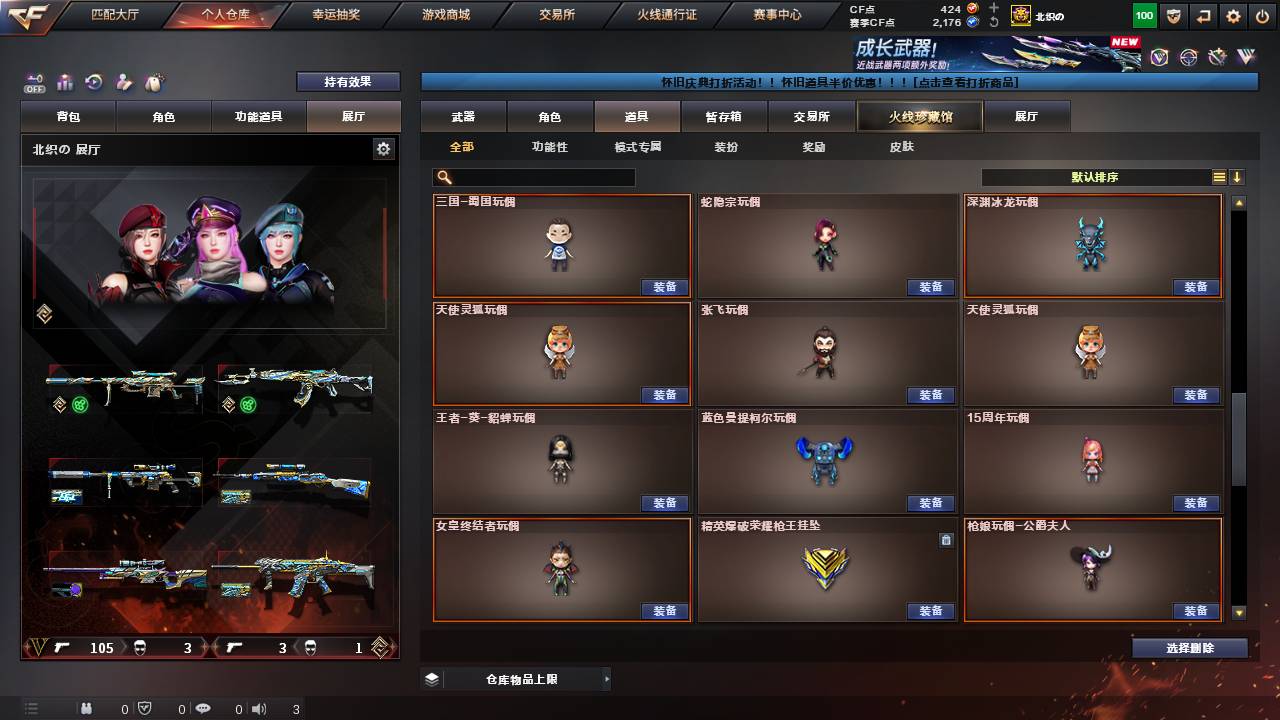Click the list/grid view toggle near 默认排序
Viewport: 1280px width, 720px height.
click(1217, 177)
